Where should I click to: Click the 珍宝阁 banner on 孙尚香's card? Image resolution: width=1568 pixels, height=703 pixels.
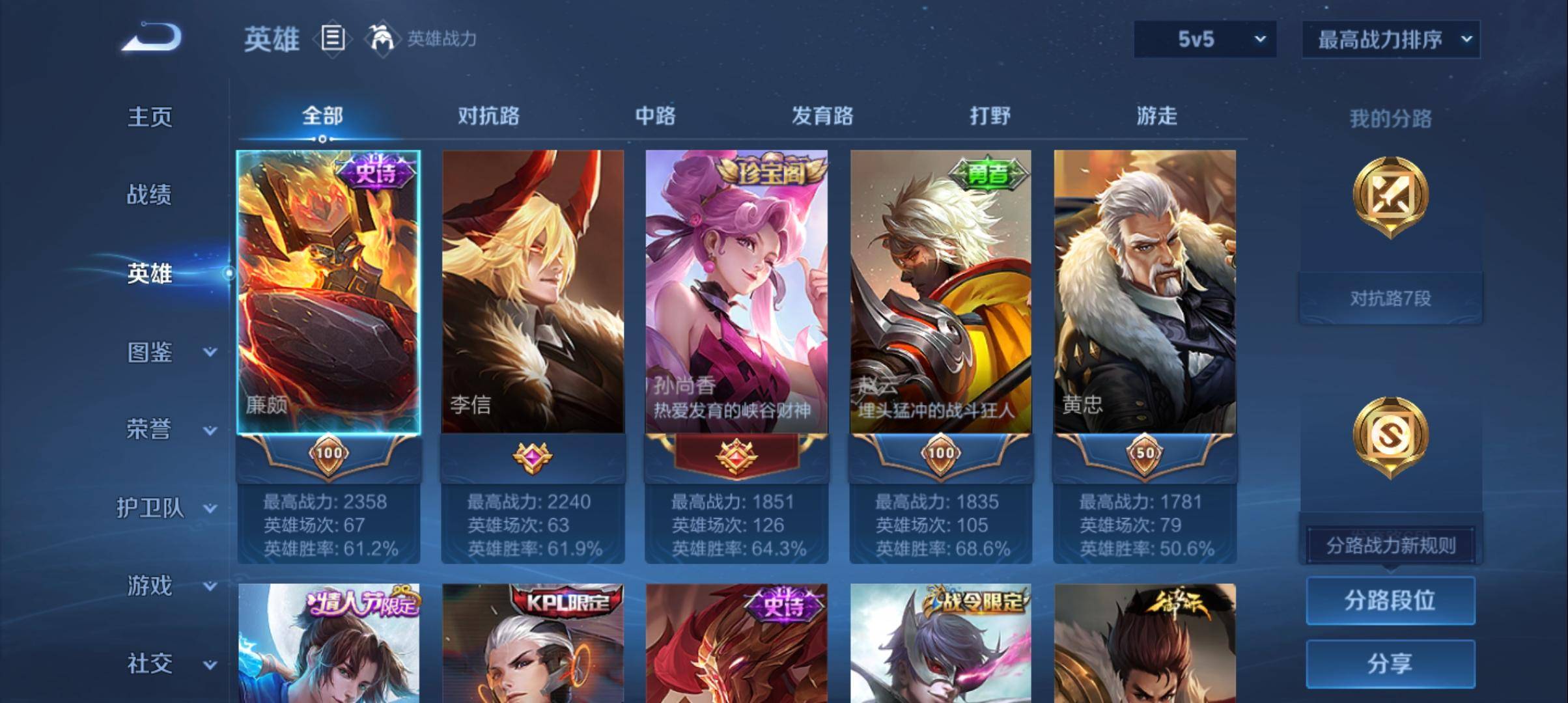click(x=769, y=171)
